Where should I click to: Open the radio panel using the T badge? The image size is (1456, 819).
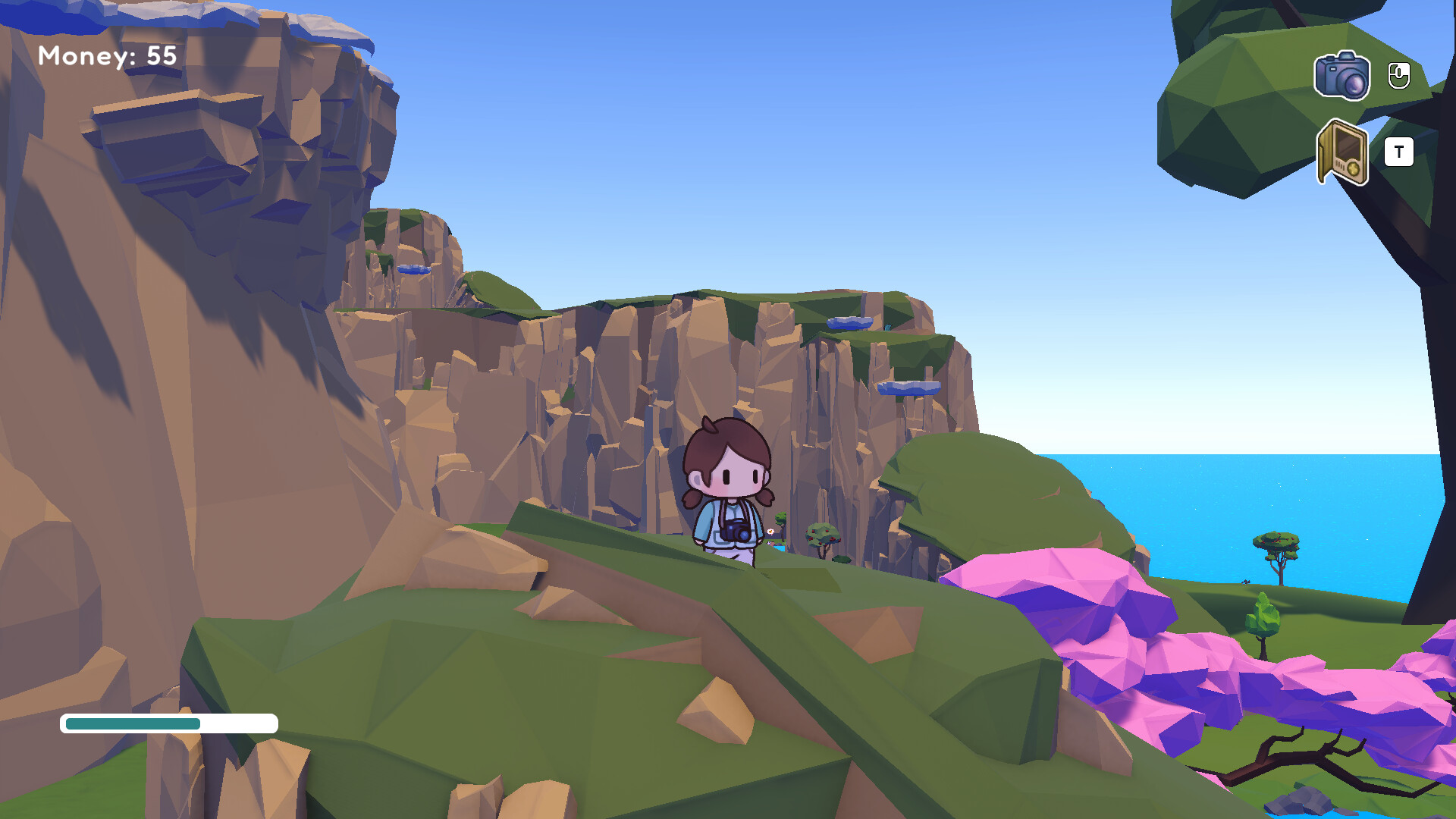point(1400,151)
